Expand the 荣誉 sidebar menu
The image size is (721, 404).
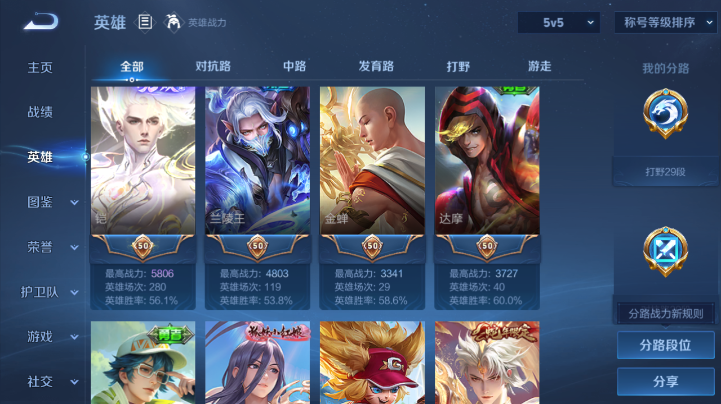tap(50, 247)
